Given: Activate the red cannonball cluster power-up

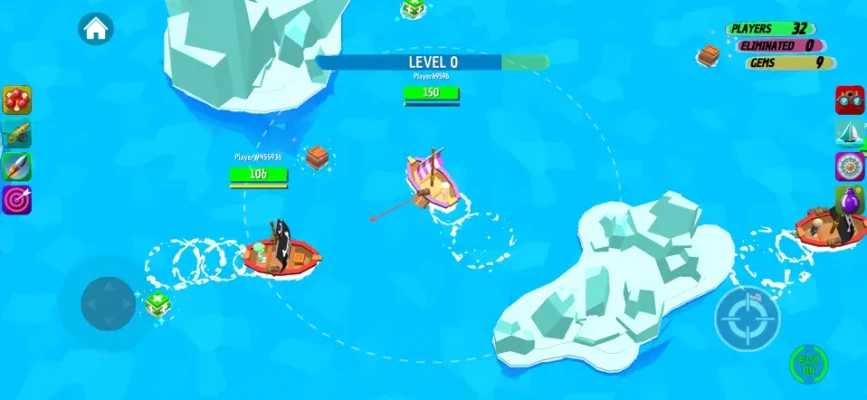Looking at the screenshot, I should tap(17, 100).
